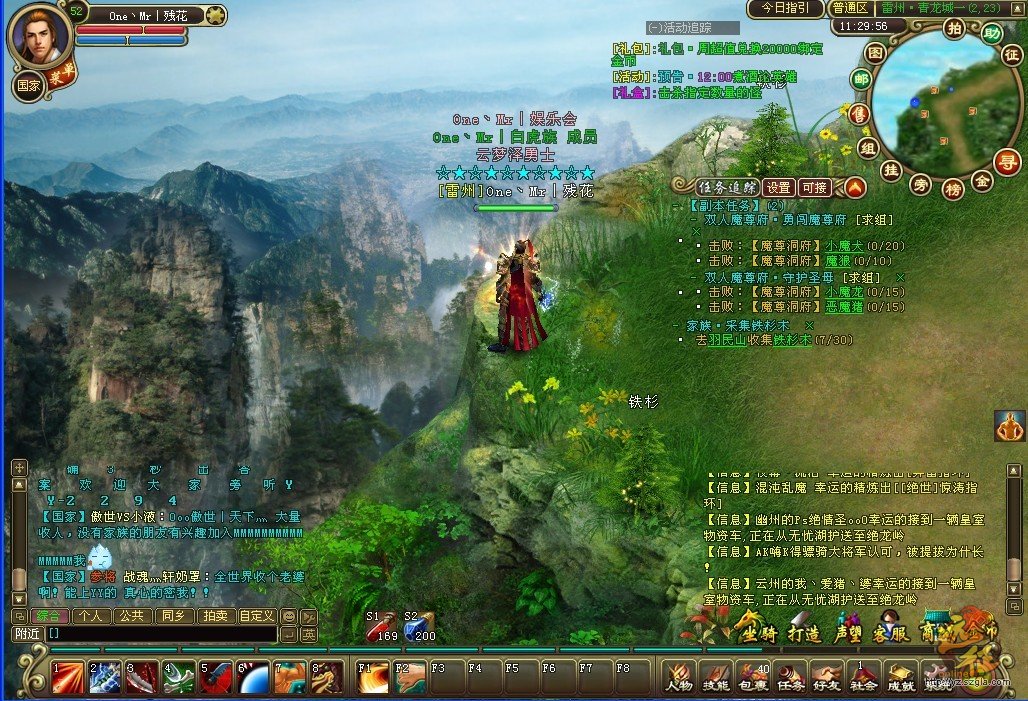Open the 邮 mail button
This screenshot has height=701, width=1028.
tap(859, 79)
